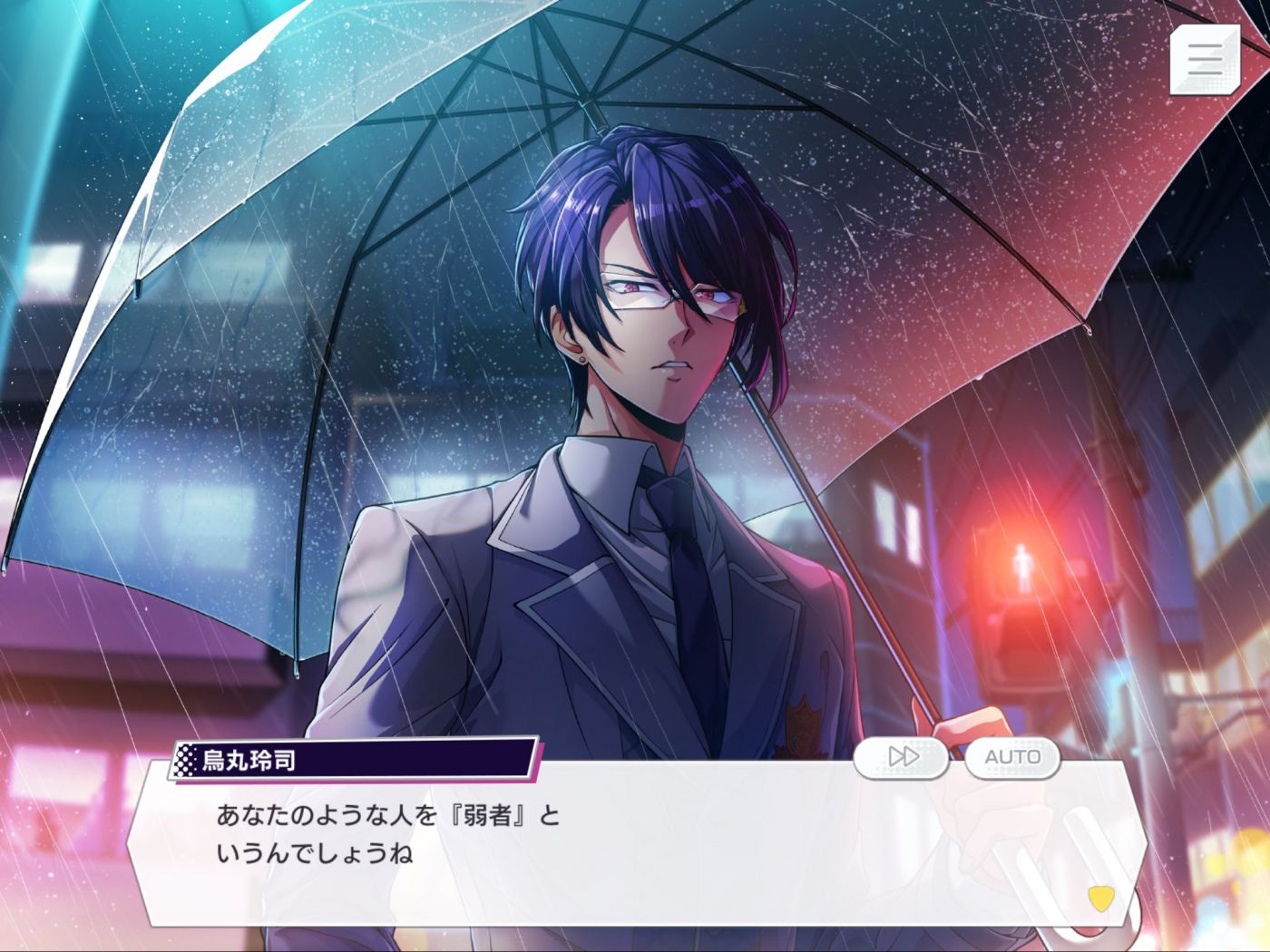Open the hamburger menu
This screenshot has height=952, width=1270.
(x=1205, y=59)
